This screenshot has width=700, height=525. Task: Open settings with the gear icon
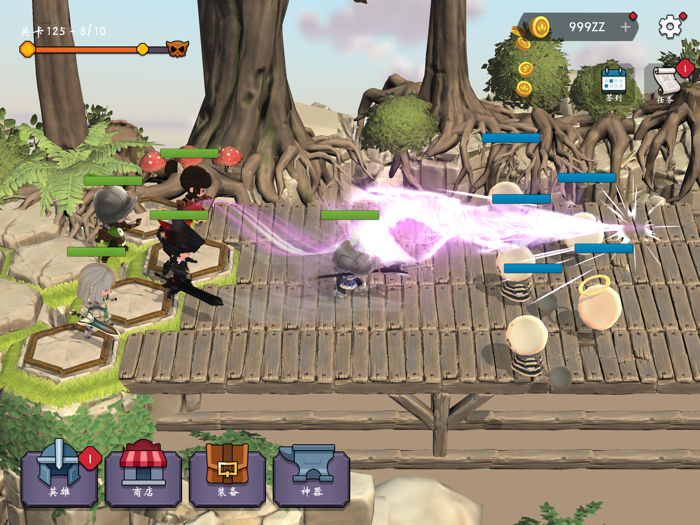point(670,27)
